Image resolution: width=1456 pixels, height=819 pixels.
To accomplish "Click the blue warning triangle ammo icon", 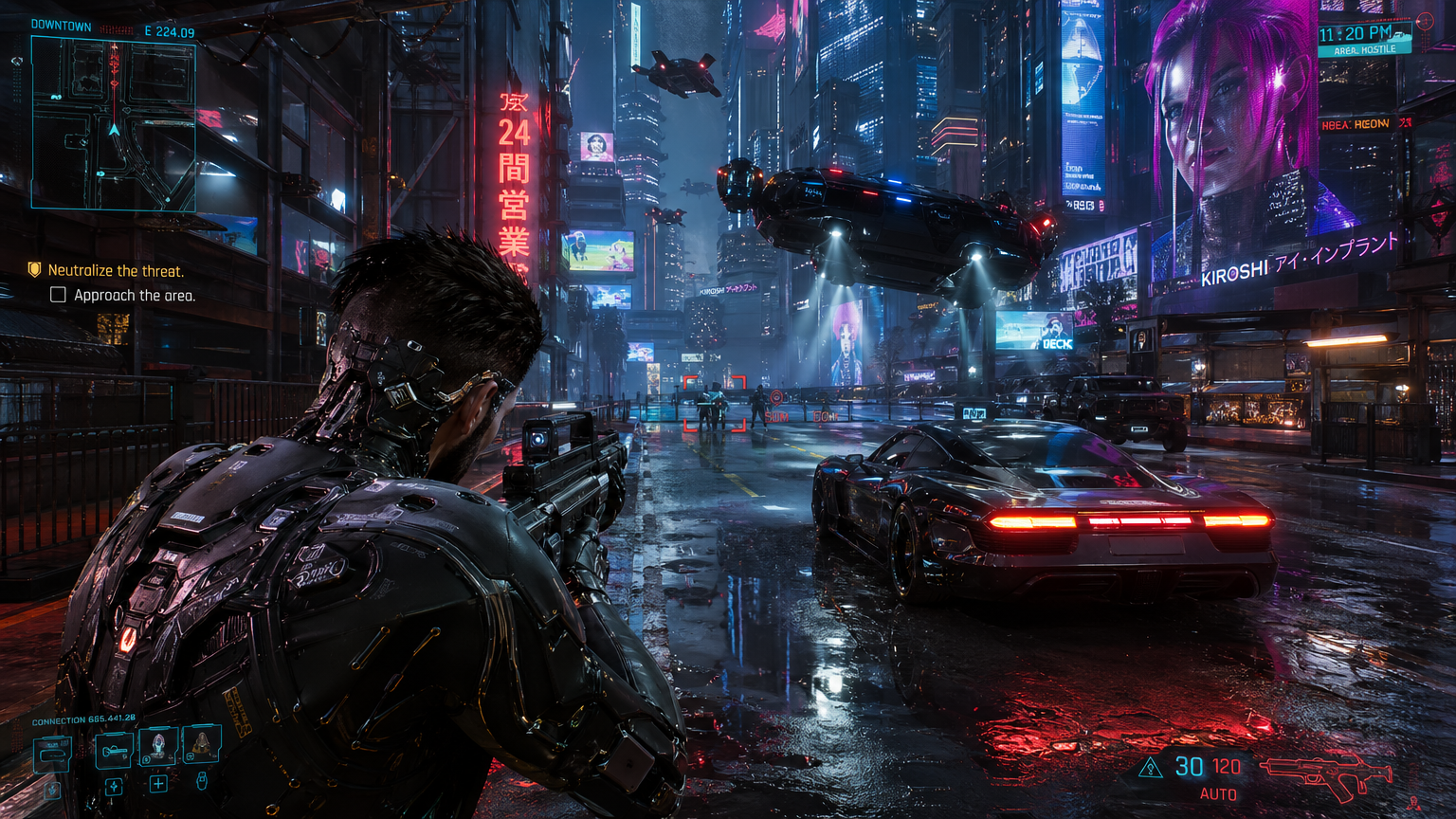I will point(1150,768).
